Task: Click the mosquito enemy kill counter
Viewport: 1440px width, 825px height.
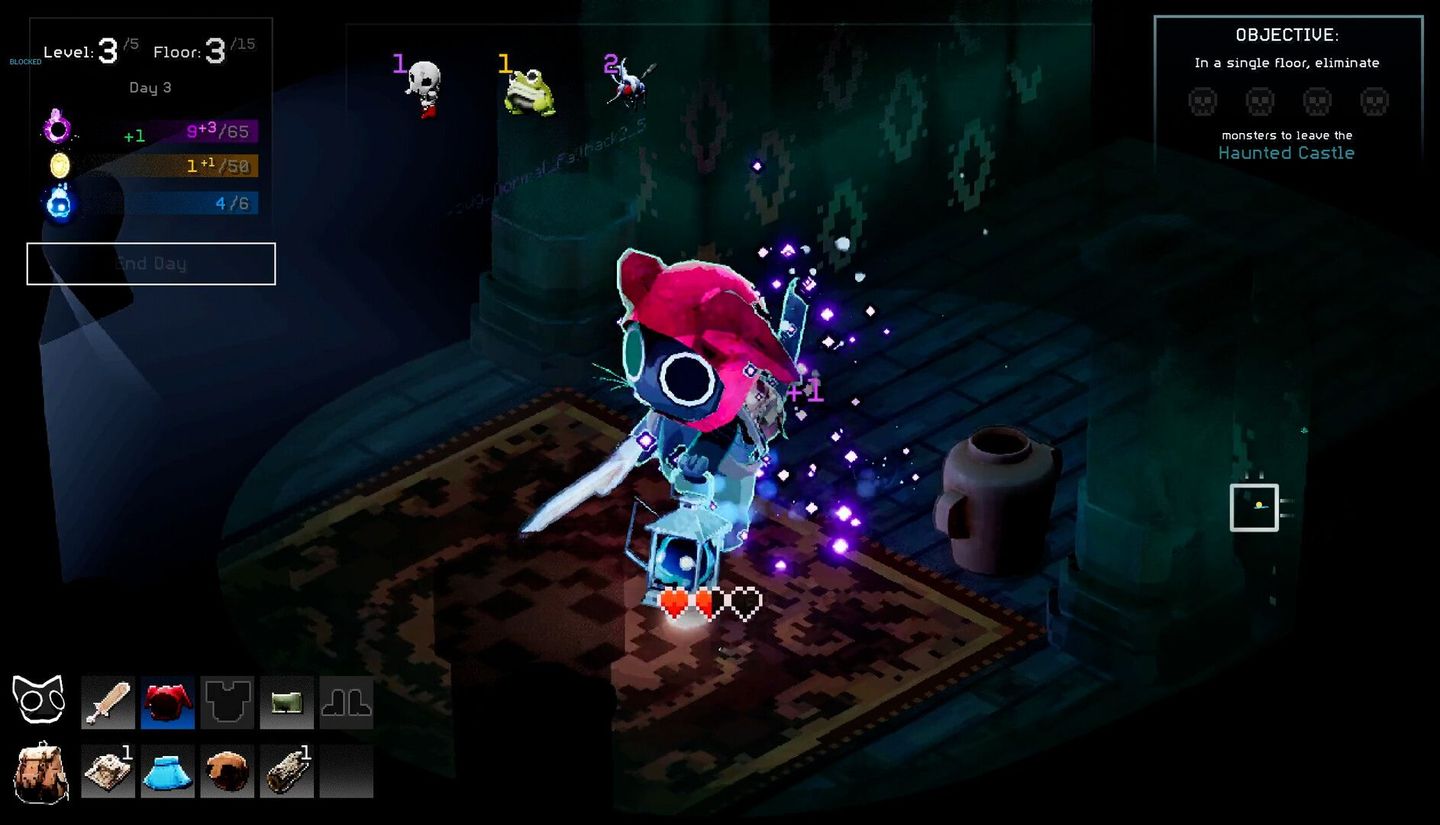Action: [x=625, y=80]
